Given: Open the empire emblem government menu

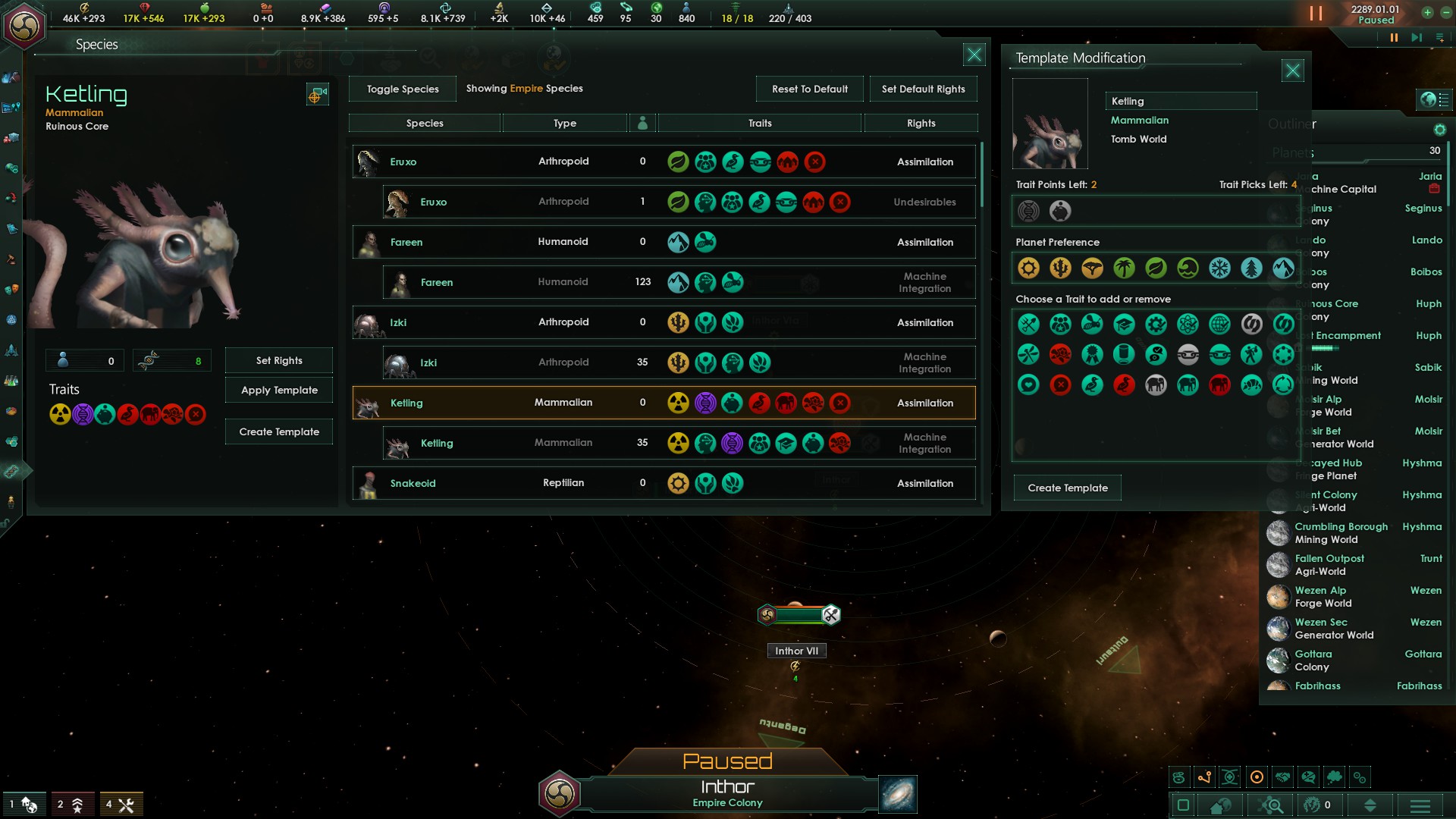Looking at the screenshot, I should coord(24,26).
